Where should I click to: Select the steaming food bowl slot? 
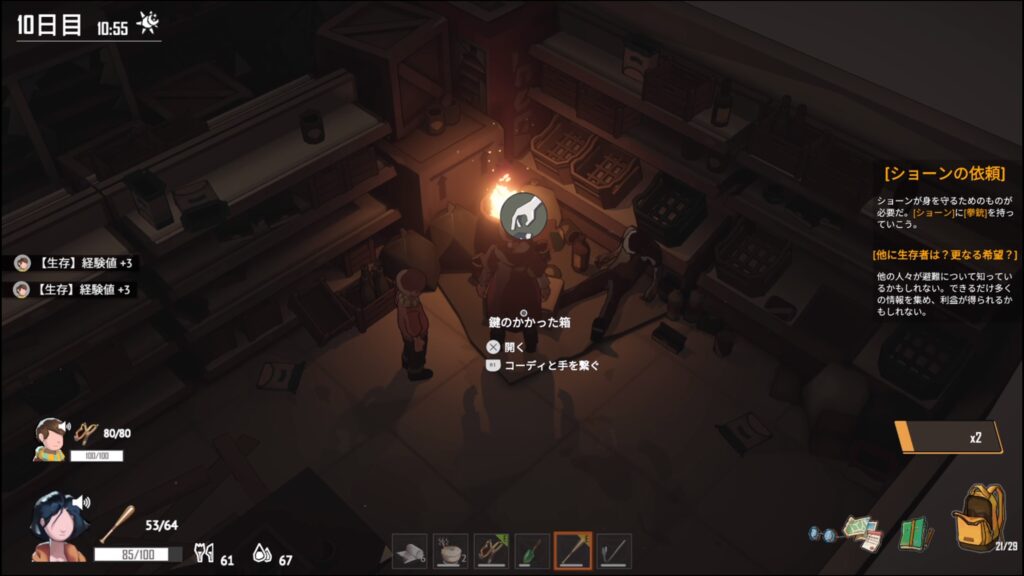(451, 551)
